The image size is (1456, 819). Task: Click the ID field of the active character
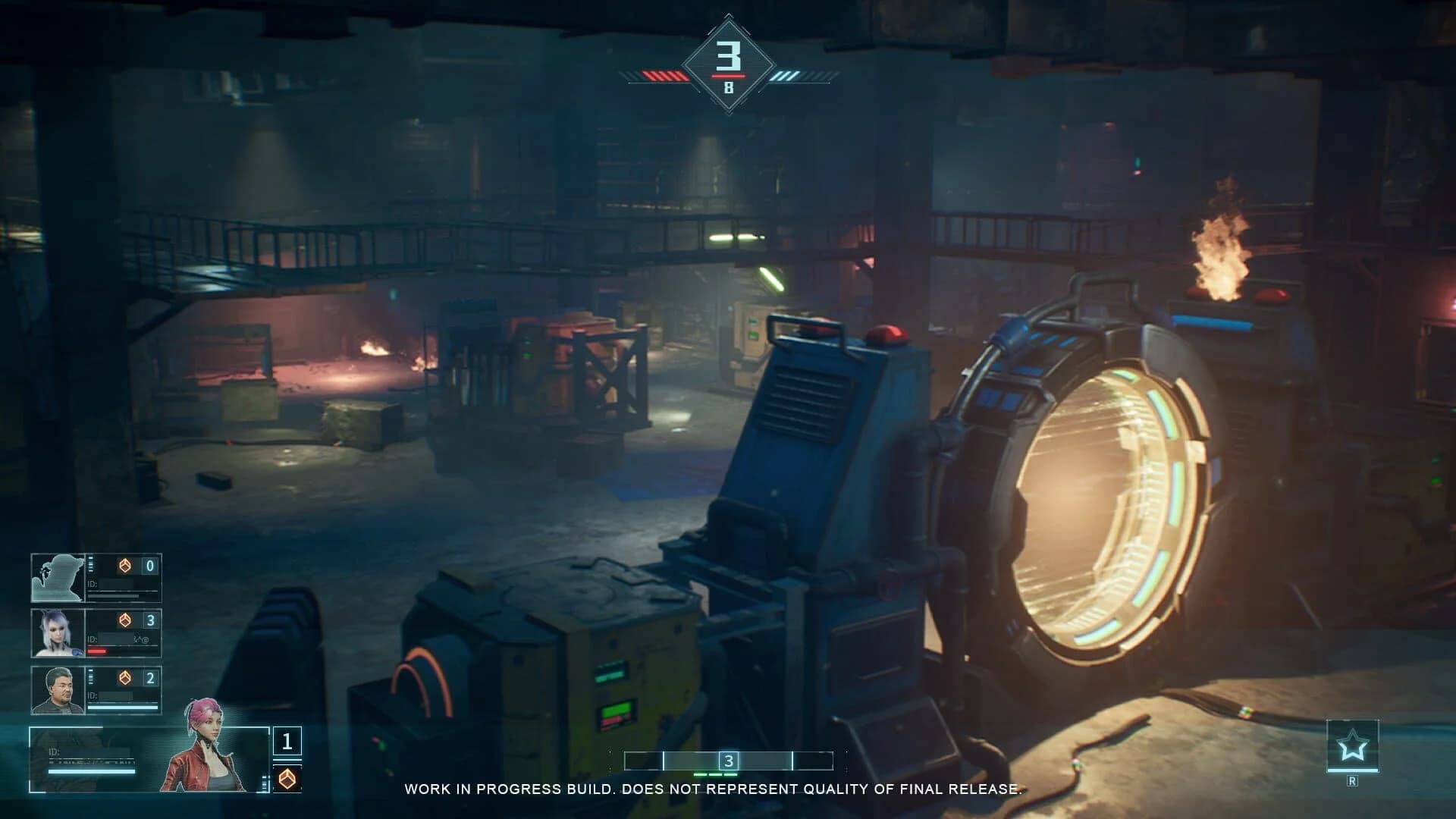91,754
